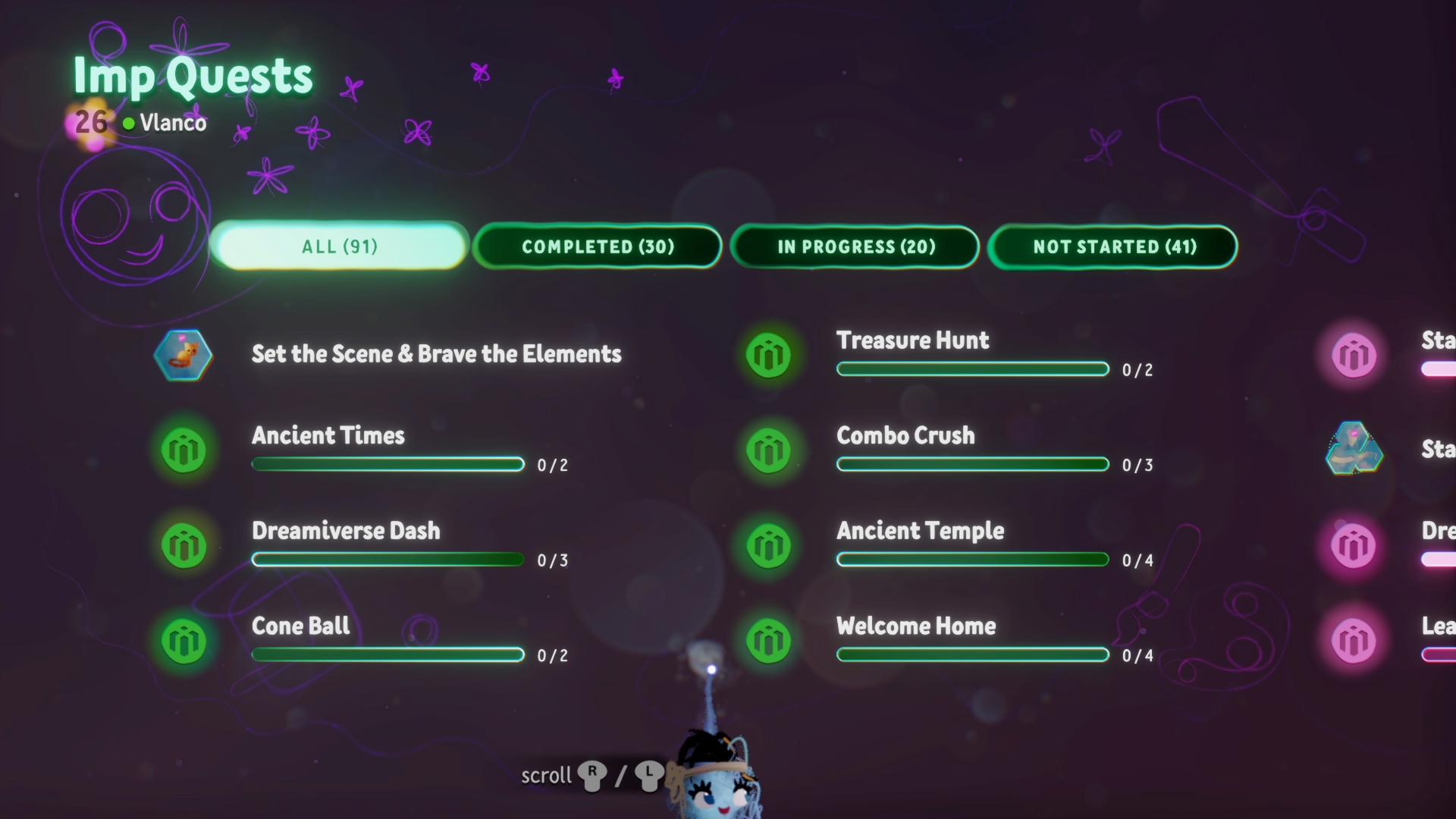This screenshot has height=819, width=1456.
Task: Choose the Welcome Home quest
Action: (x=916, y=626)
